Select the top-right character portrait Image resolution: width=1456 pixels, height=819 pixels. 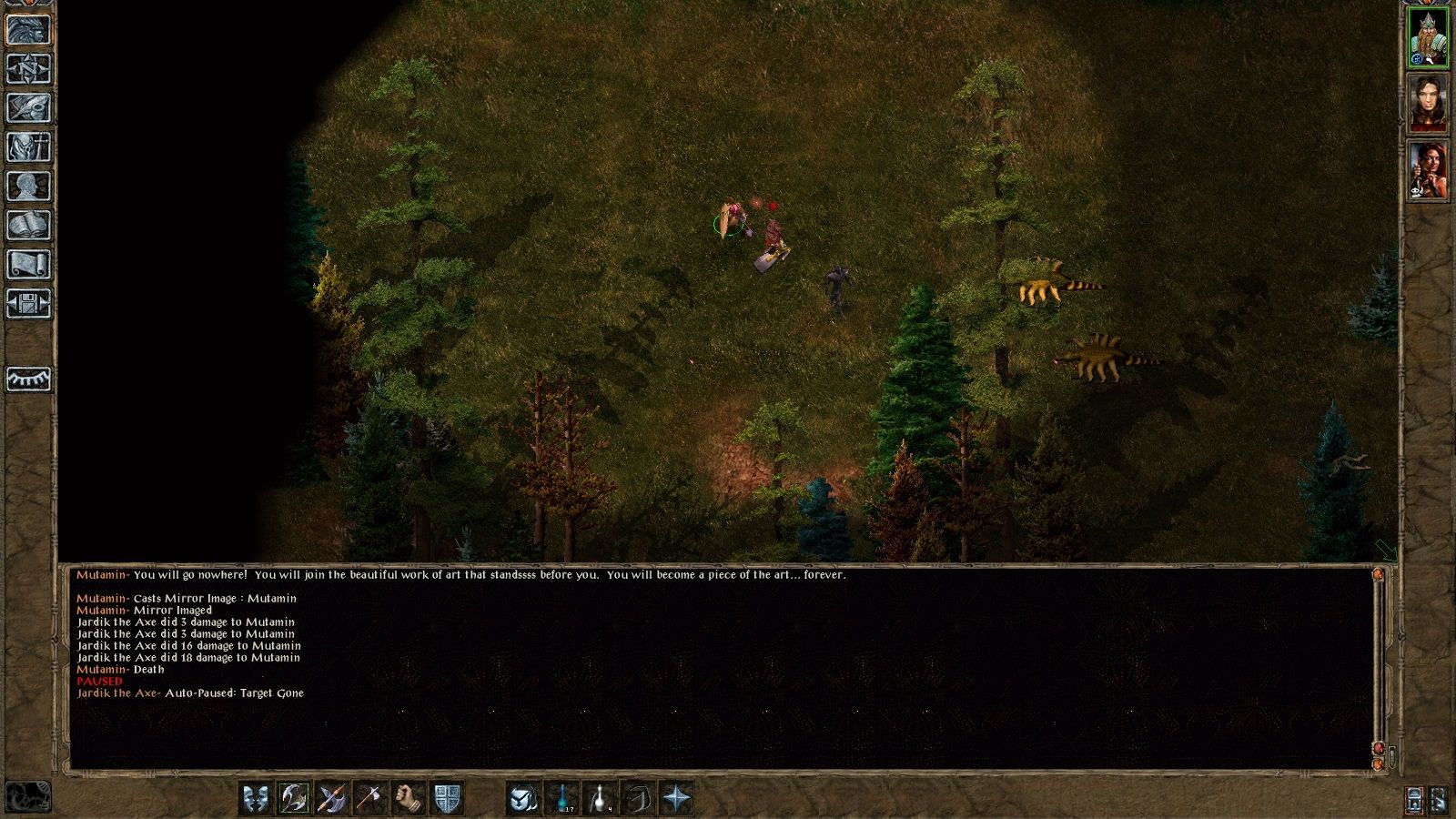click(x=1429, y=36)
